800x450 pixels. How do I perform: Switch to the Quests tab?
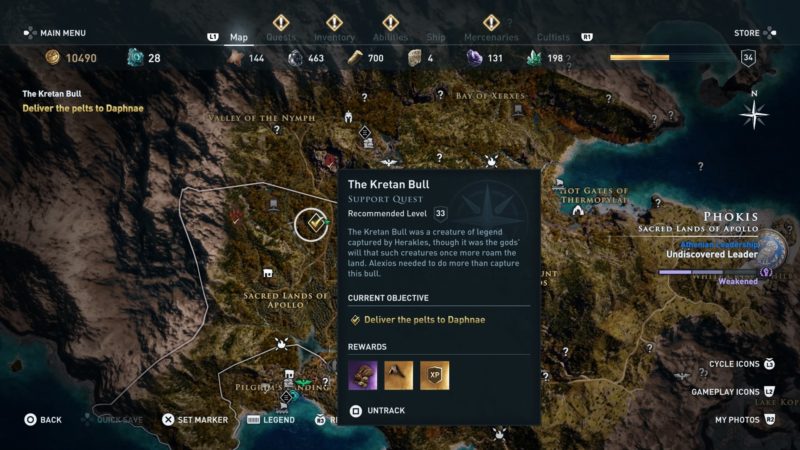[281, 37]
